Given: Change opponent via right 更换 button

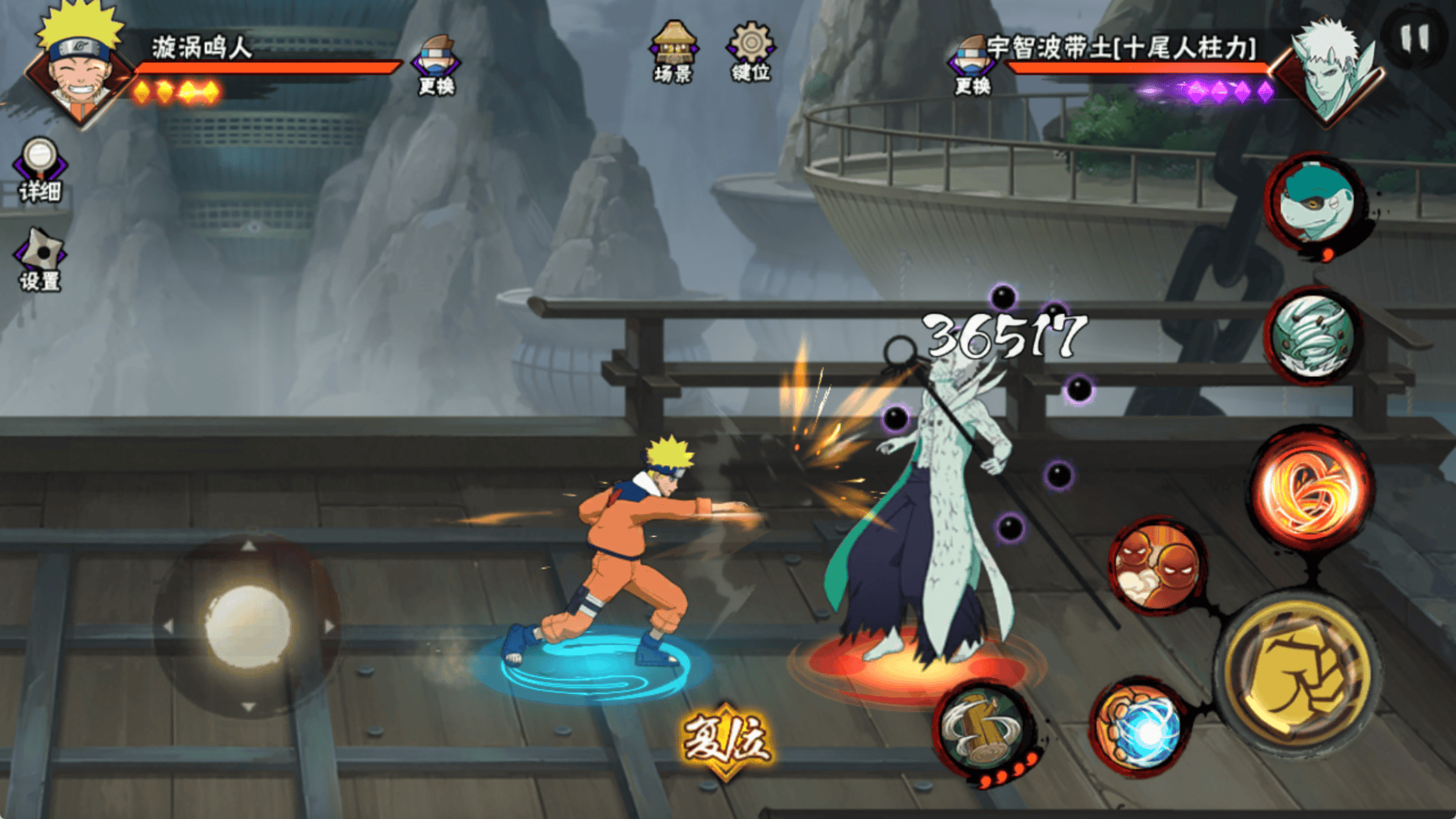Looking at the screenshot, I should 973,65.
